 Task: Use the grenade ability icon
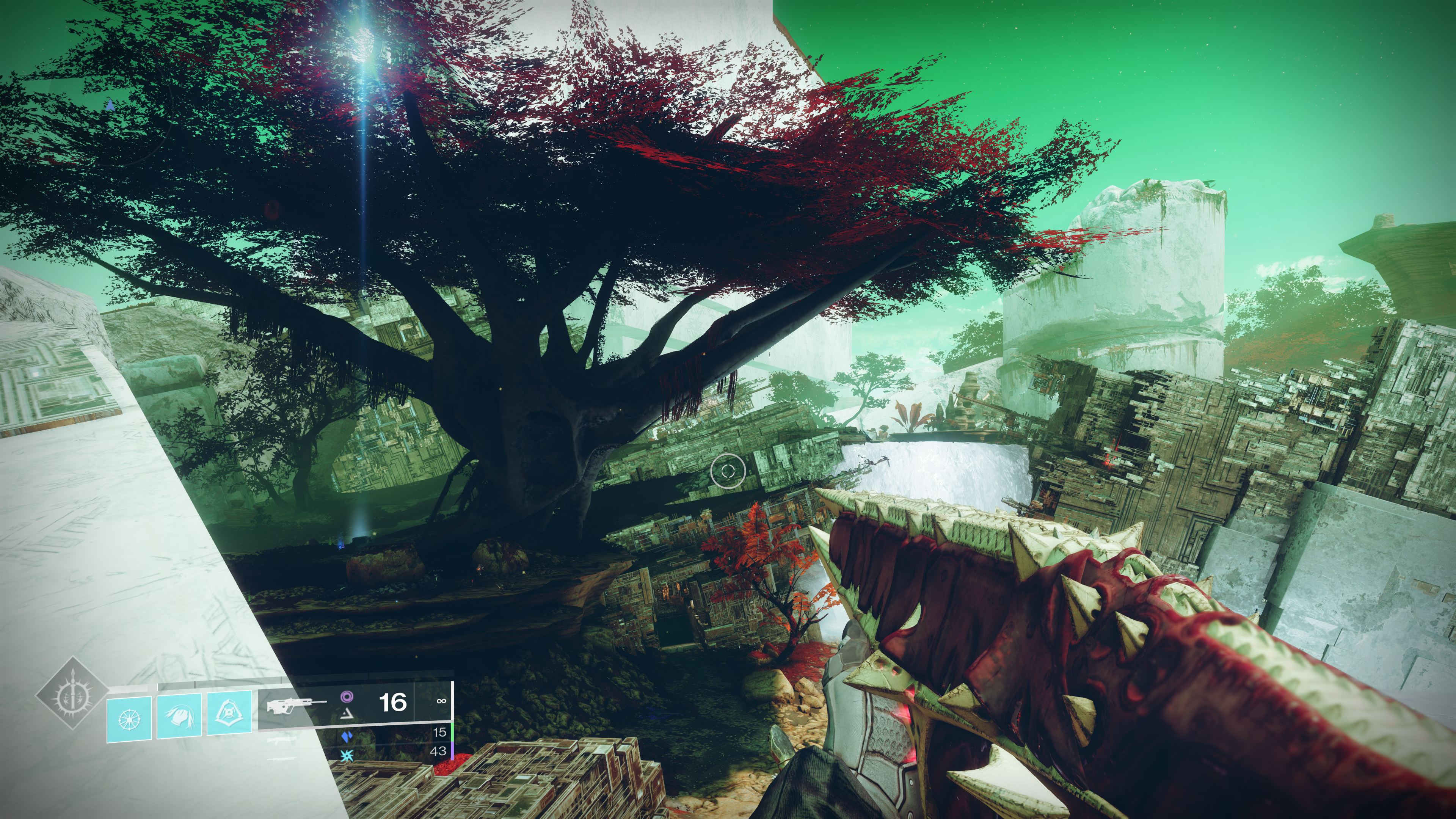129,719
